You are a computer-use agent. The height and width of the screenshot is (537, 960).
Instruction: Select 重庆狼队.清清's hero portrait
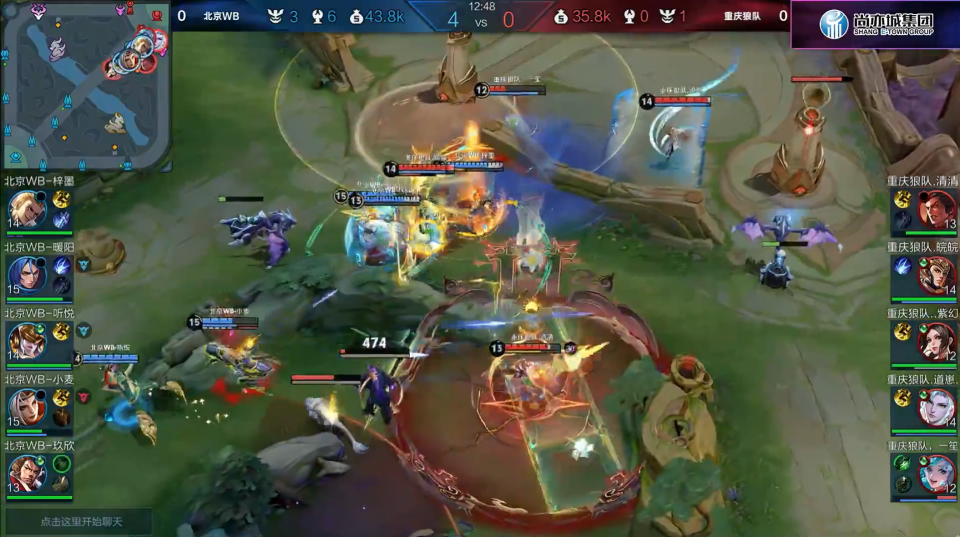(x=937, y=210)
